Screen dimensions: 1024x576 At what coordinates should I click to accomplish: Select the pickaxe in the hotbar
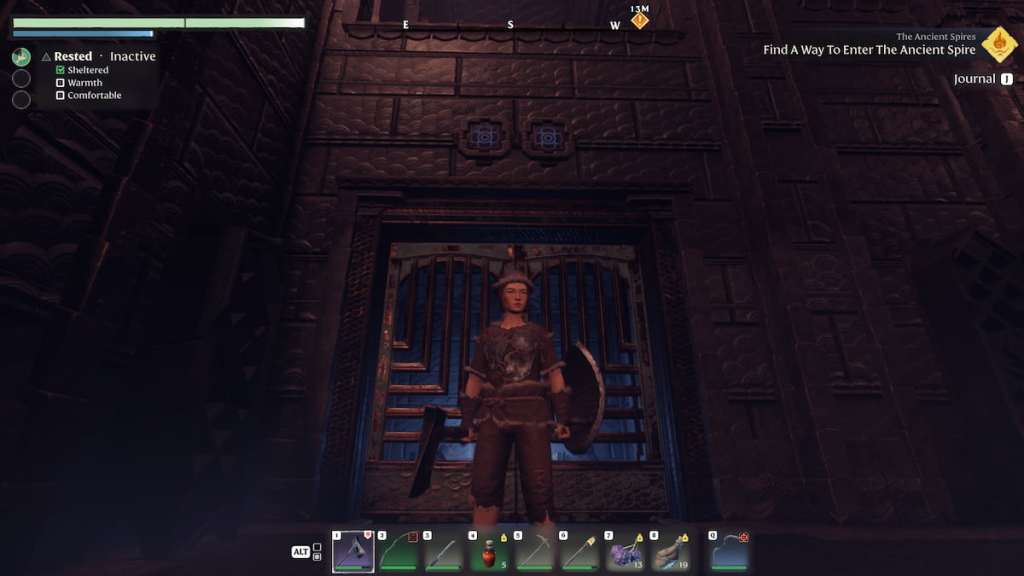point(535,552)
